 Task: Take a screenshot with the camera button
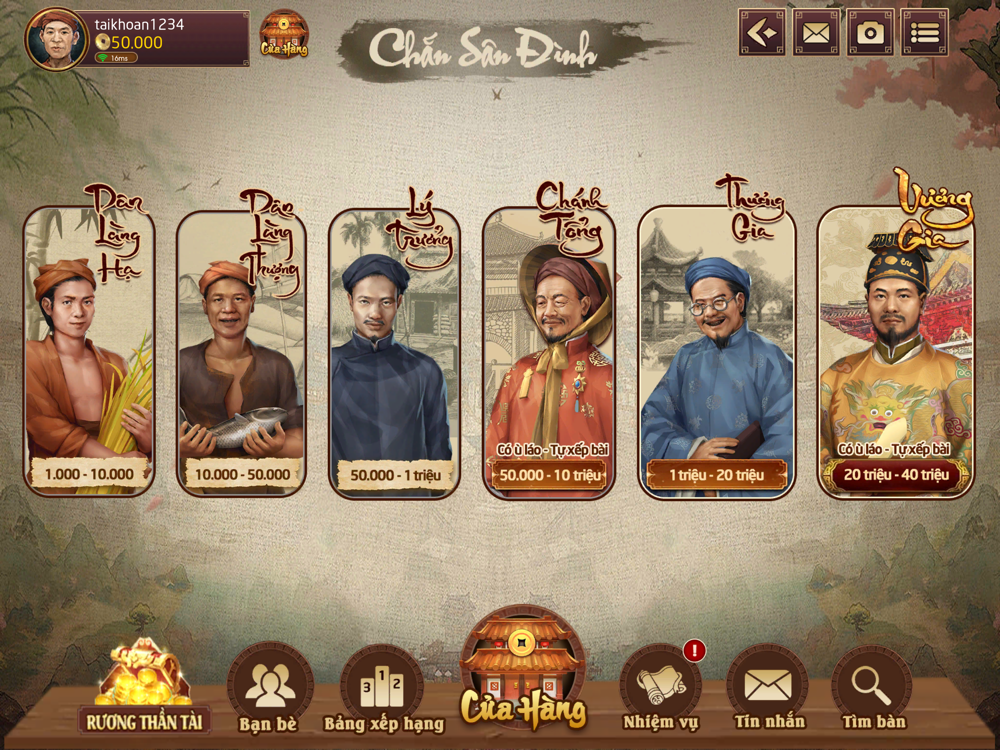[x=870, y=33]
